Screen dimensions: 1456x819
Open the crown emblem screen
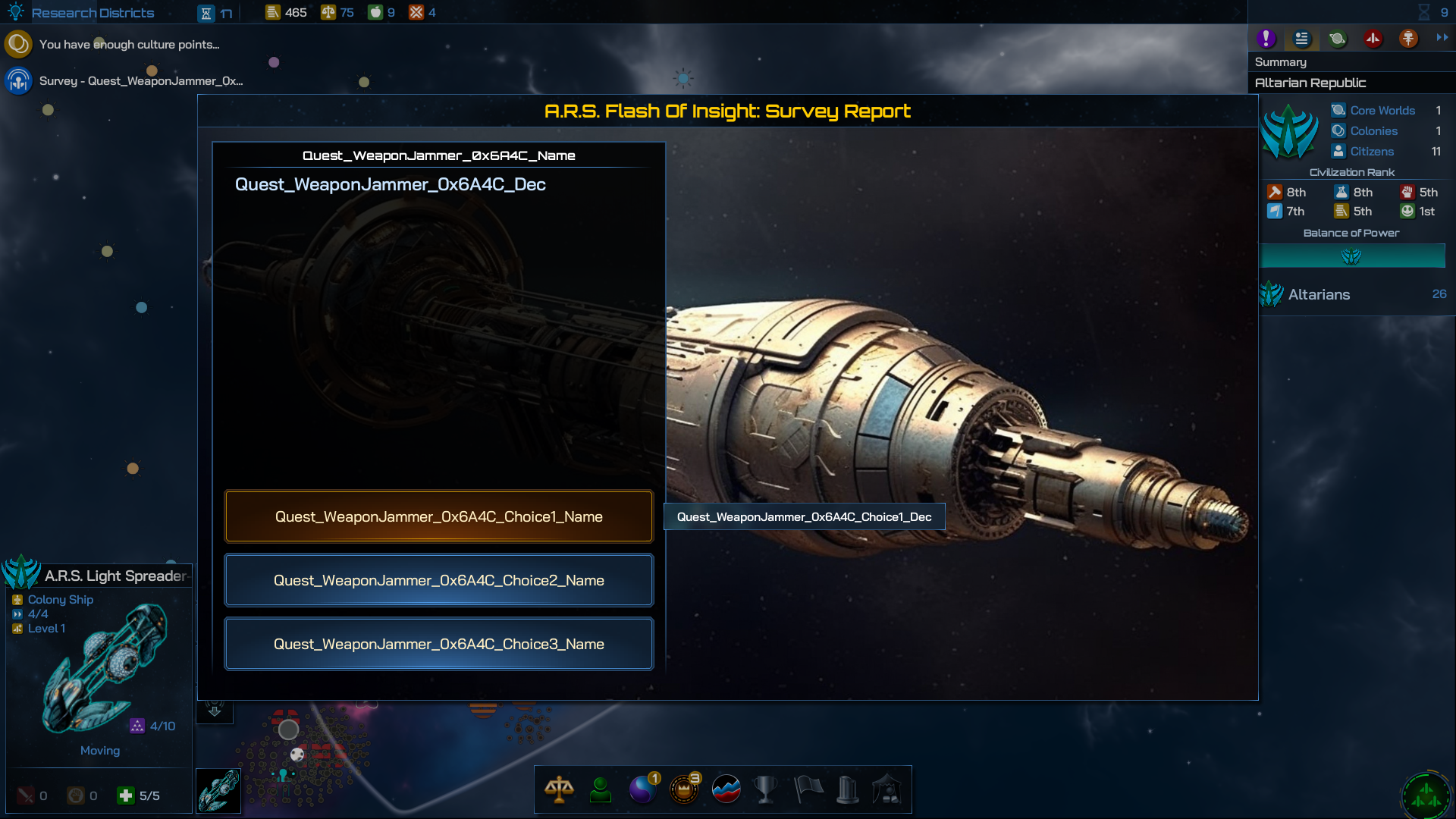(x=684, y=789)
